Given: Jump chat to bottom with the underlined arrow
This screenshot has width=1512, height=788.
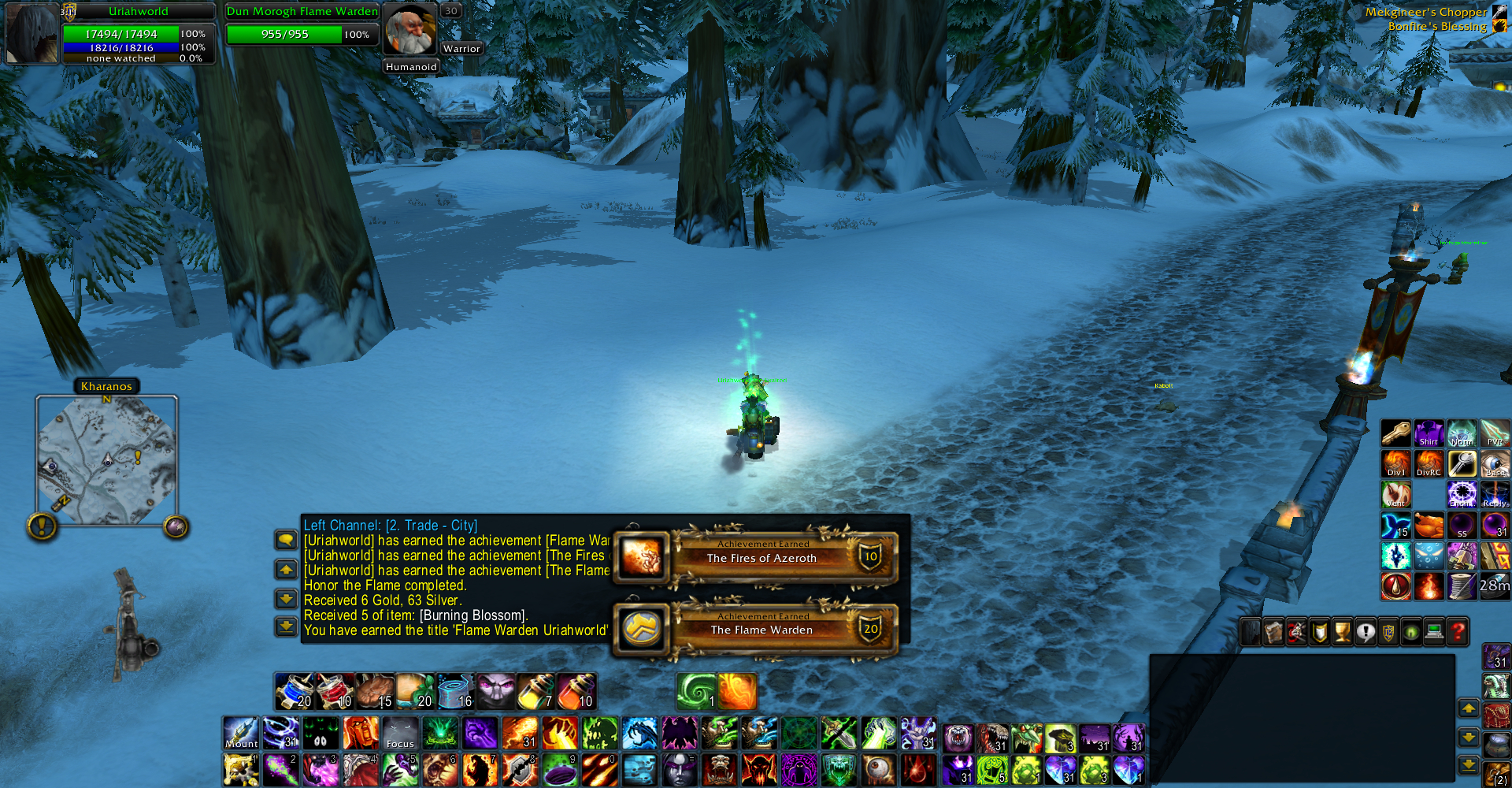Looking at the screenshot, I should 286,627.
